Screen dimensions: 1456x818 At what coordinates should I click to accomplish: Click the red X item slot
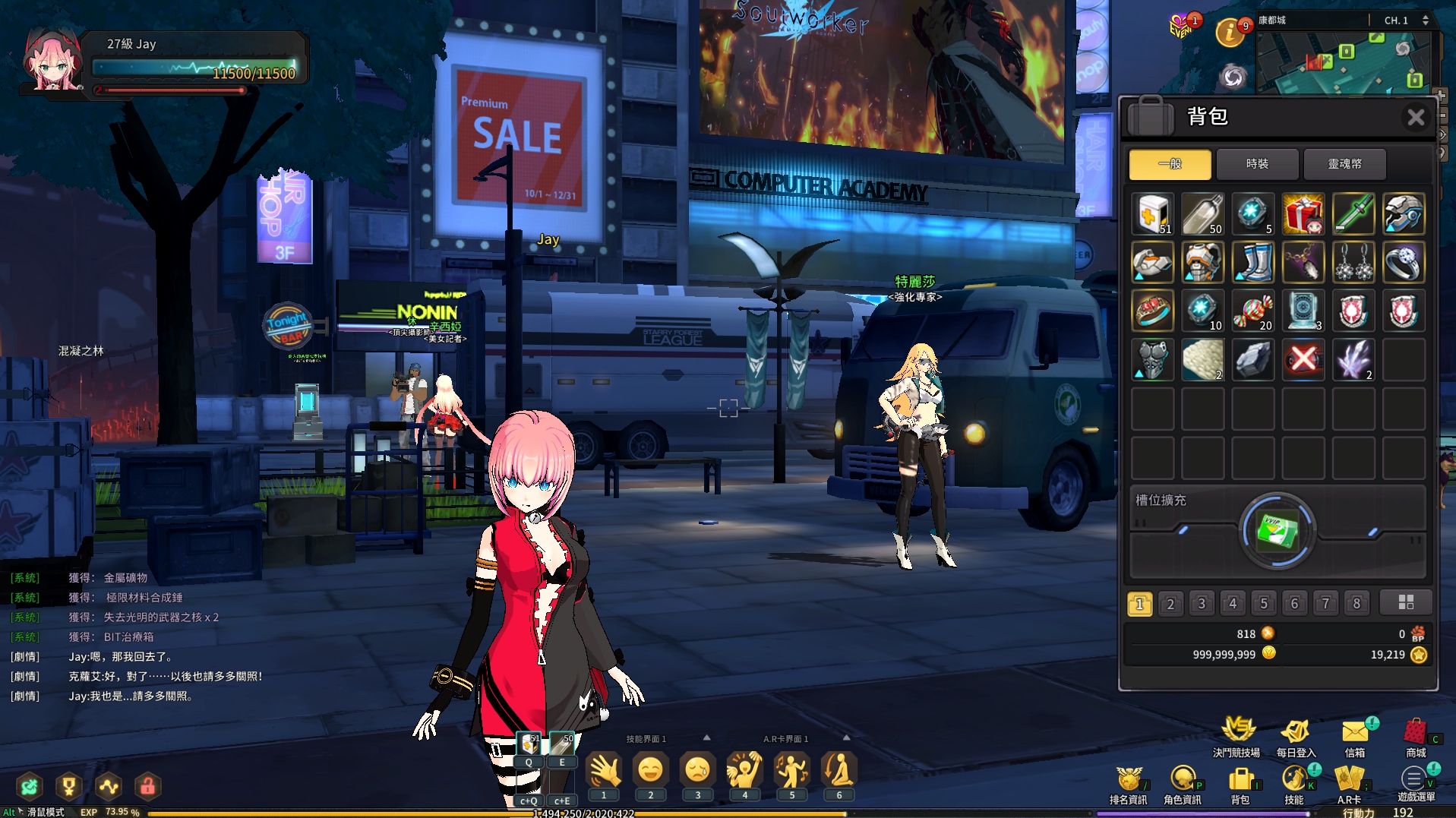click(1303, 359)
